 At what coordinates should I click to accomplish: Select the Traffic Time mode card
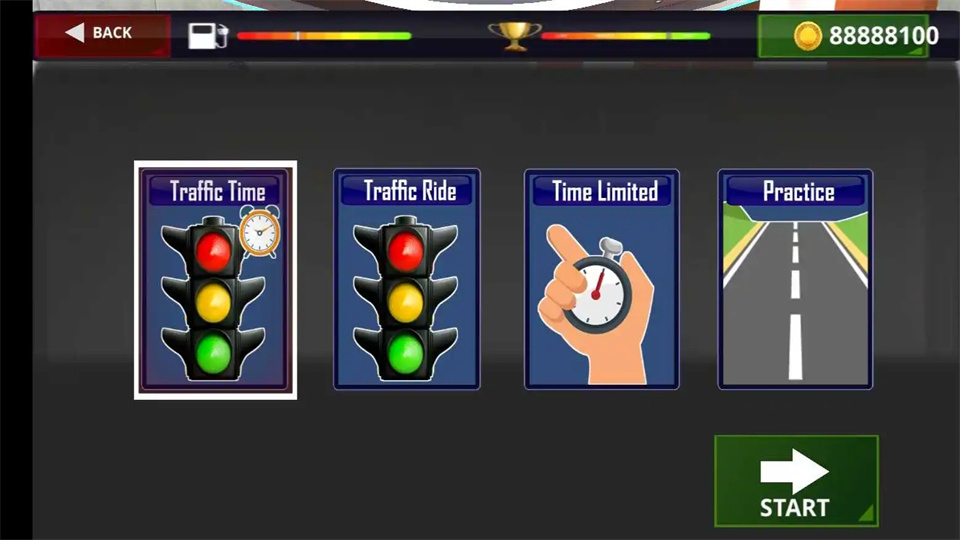tap(216, 280)
